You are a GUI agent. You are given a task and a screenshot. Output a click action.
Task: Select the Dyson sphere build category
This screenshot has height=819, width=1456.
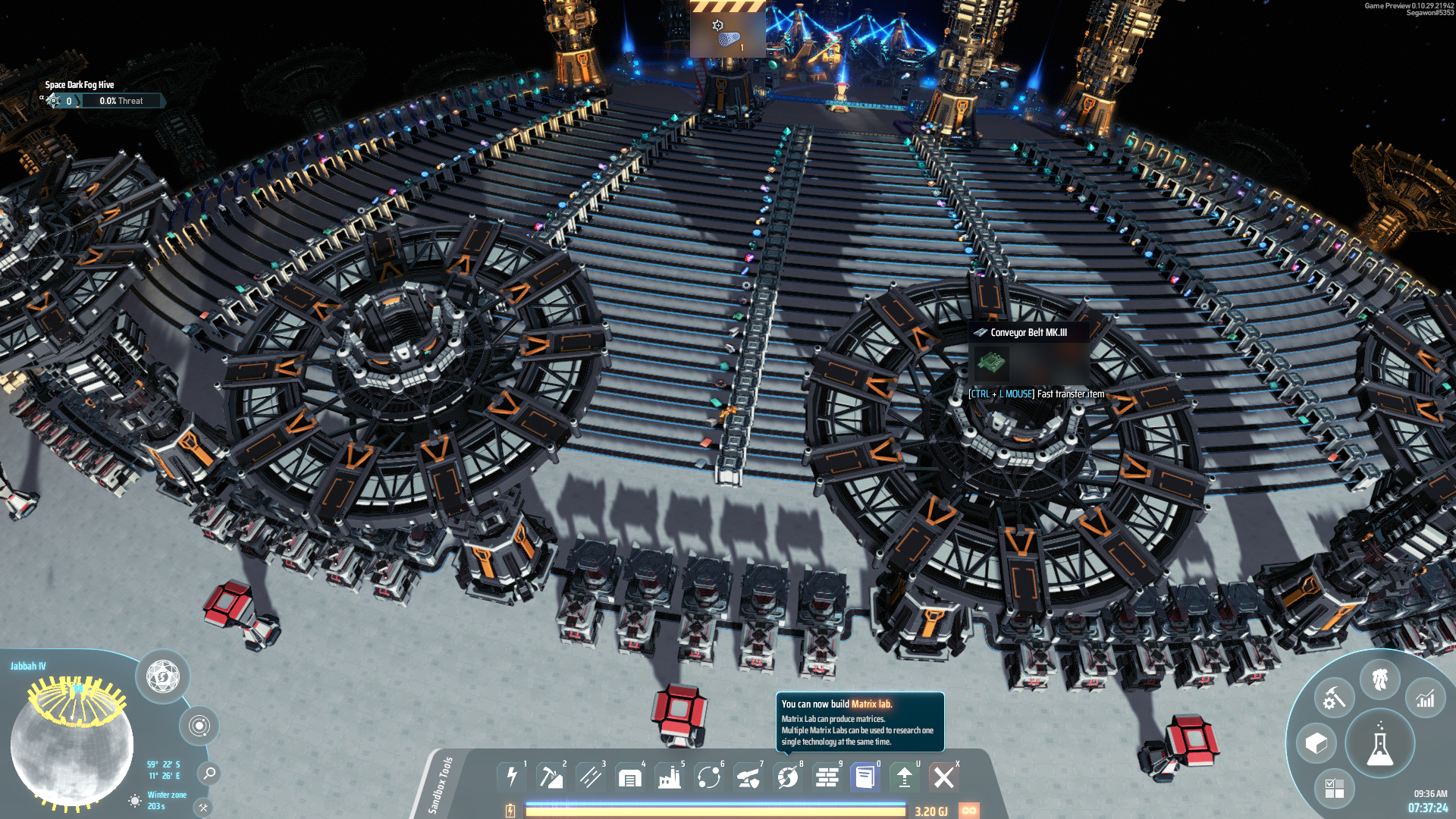(x=788, y=777)
